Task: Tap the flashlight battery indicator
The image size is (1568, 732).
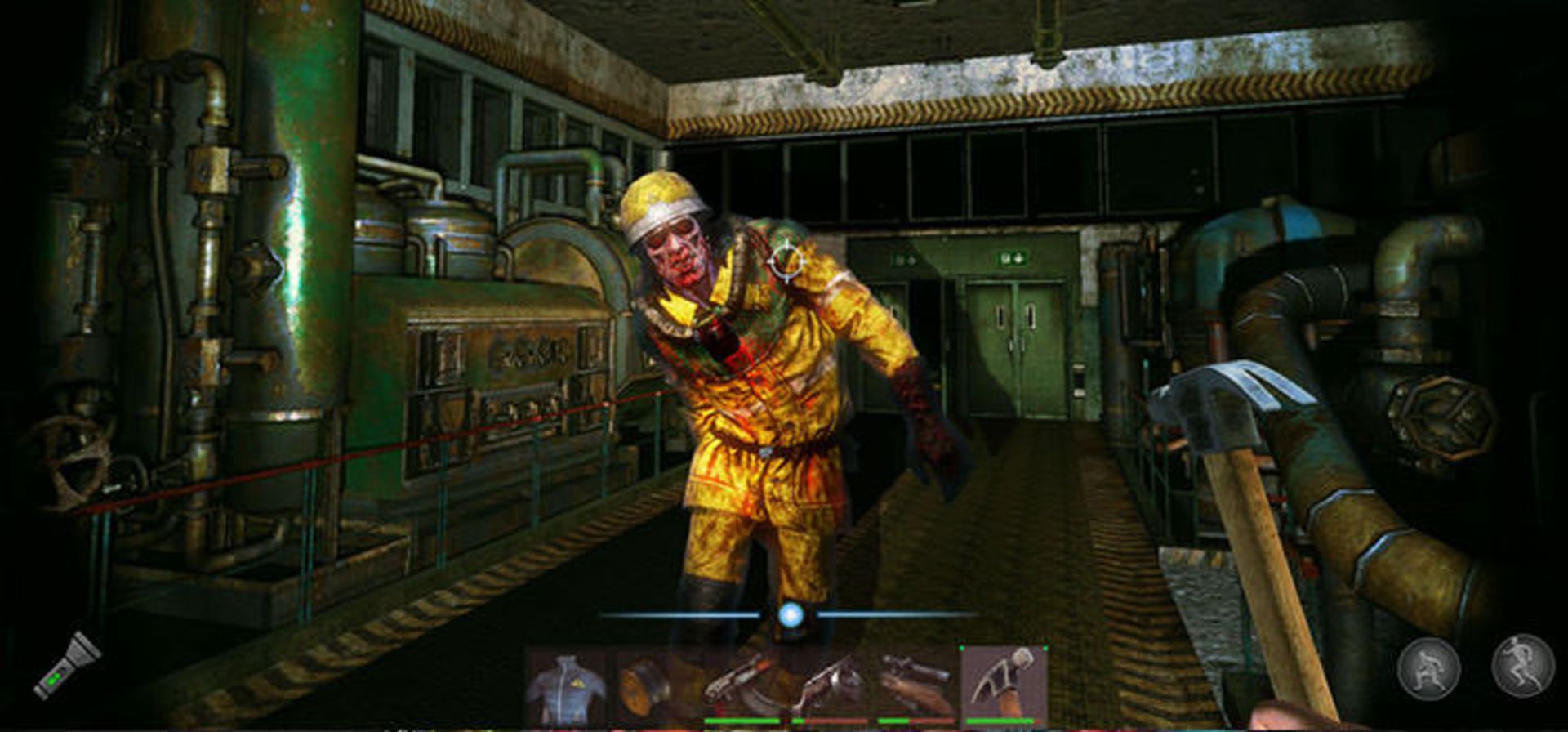Action: click(54, 679)
